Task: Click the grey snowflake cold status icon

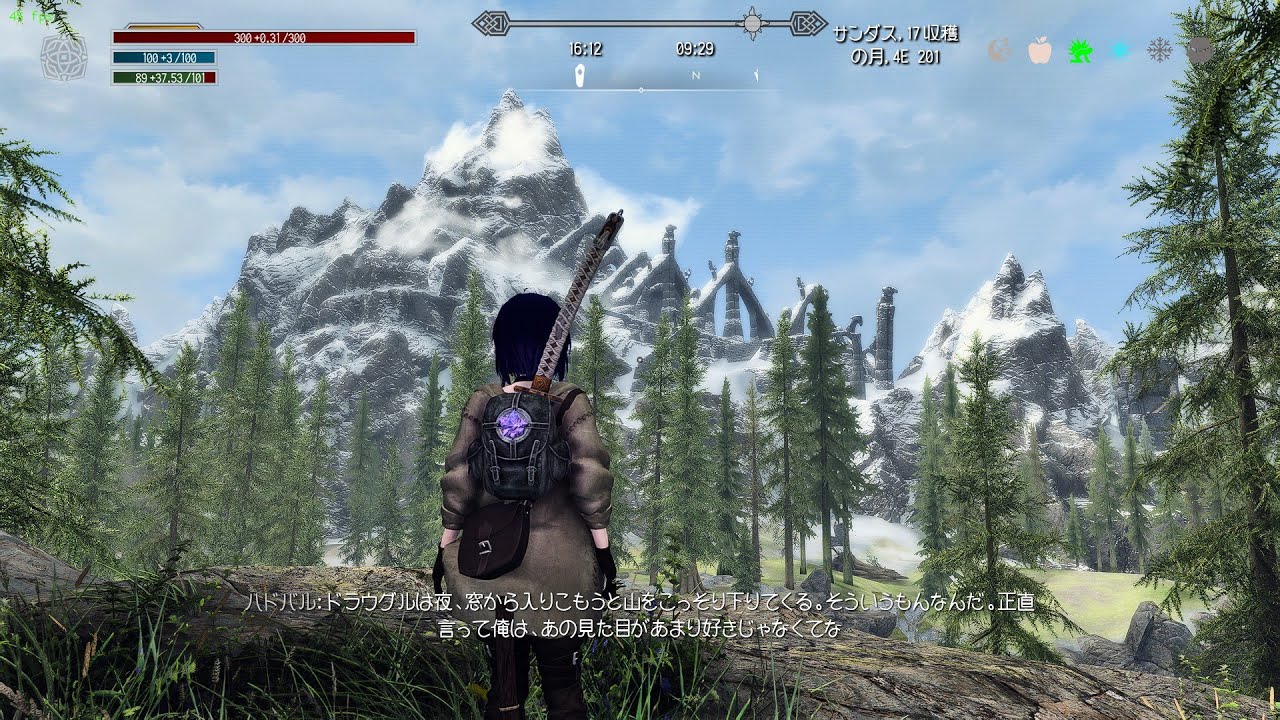Action: click(1159, 50)
